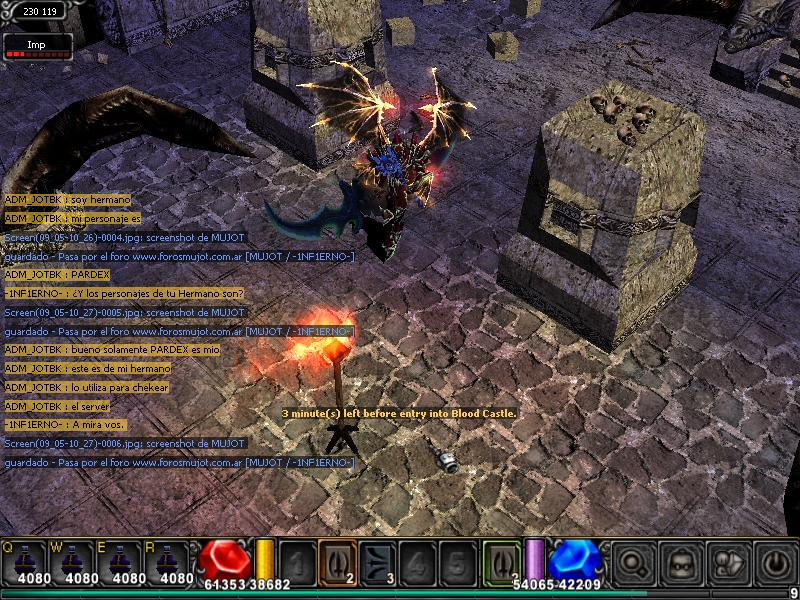Viewport: 800px width, 600px height.
Task: Select skill hotkey slot 5
Action: (456, 561)
